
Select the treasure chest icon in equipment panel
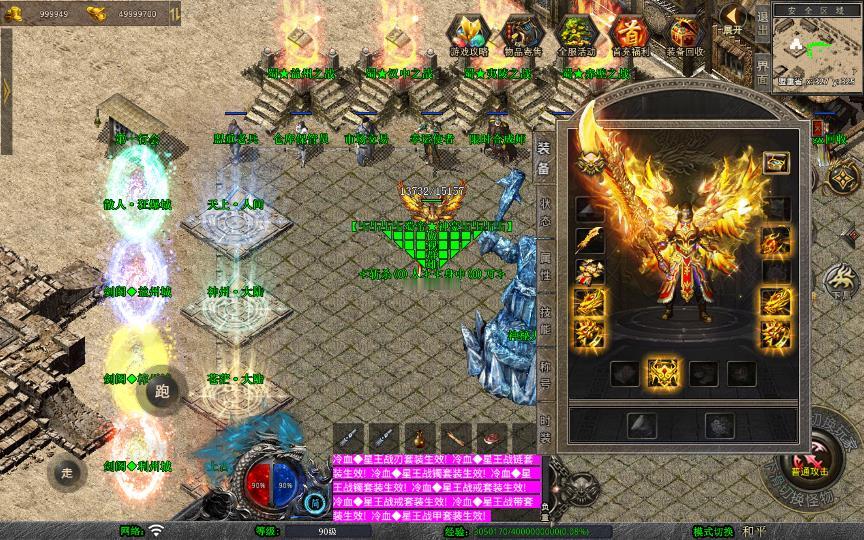point(775,162)
